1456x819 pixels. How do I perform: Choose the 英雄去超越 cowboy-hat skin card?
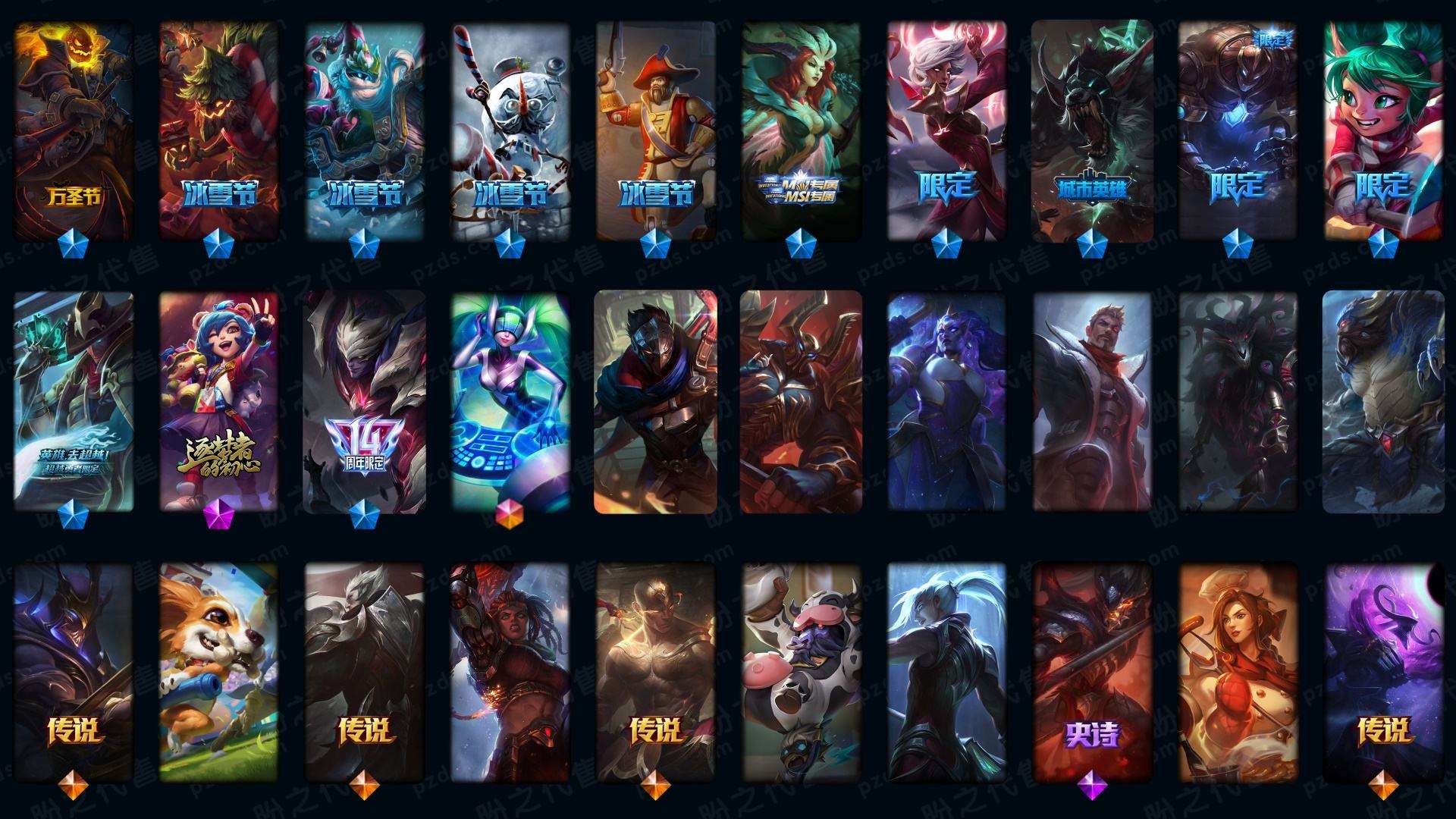point(74,402)
